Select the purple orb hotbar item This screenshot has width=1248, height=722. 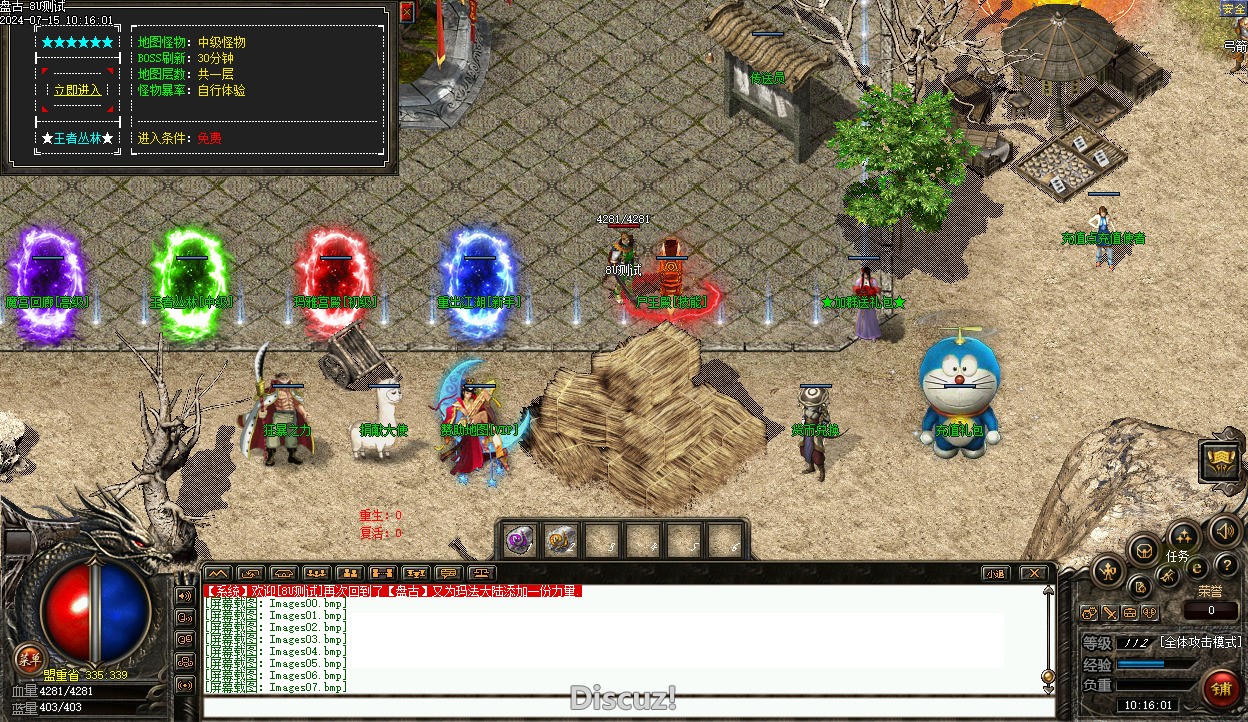pos(519,540)
